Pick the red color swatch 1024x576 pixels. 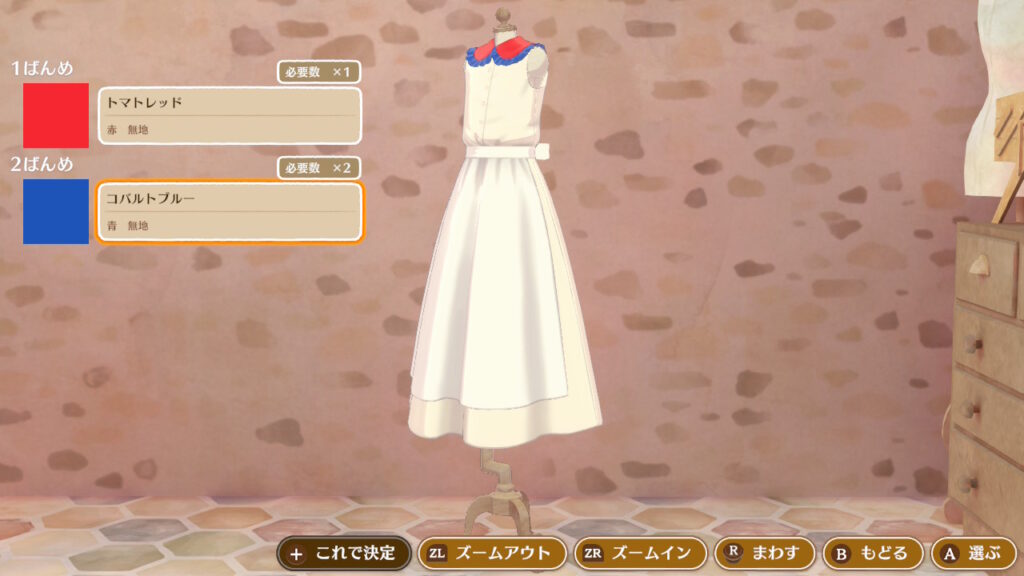[56, 116]
